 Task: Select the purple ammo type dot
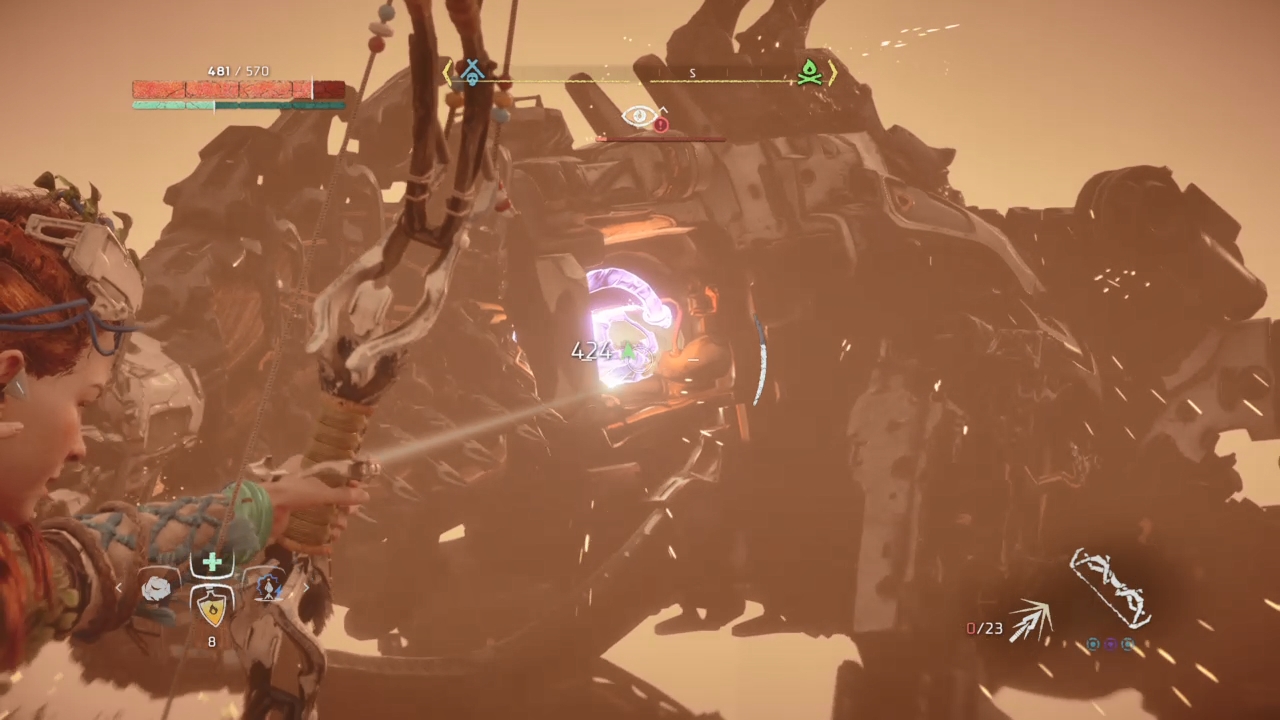pos(1110,644)
